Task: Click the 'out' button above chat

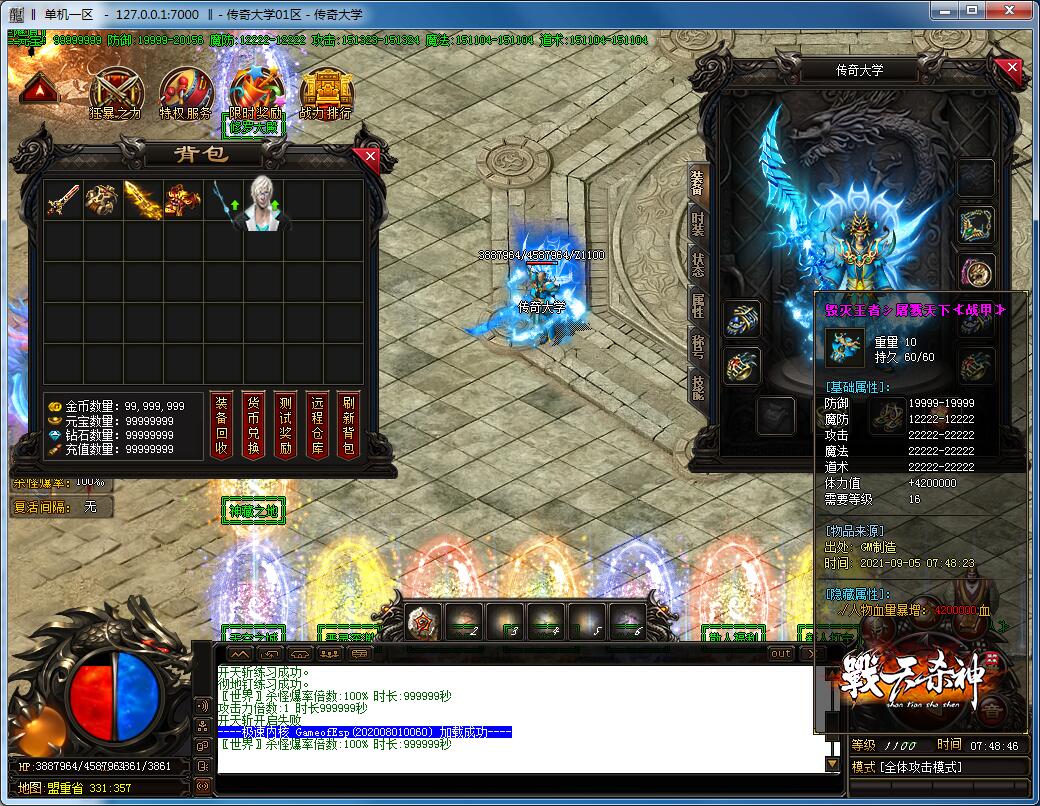Action: [x=781, y=653]
